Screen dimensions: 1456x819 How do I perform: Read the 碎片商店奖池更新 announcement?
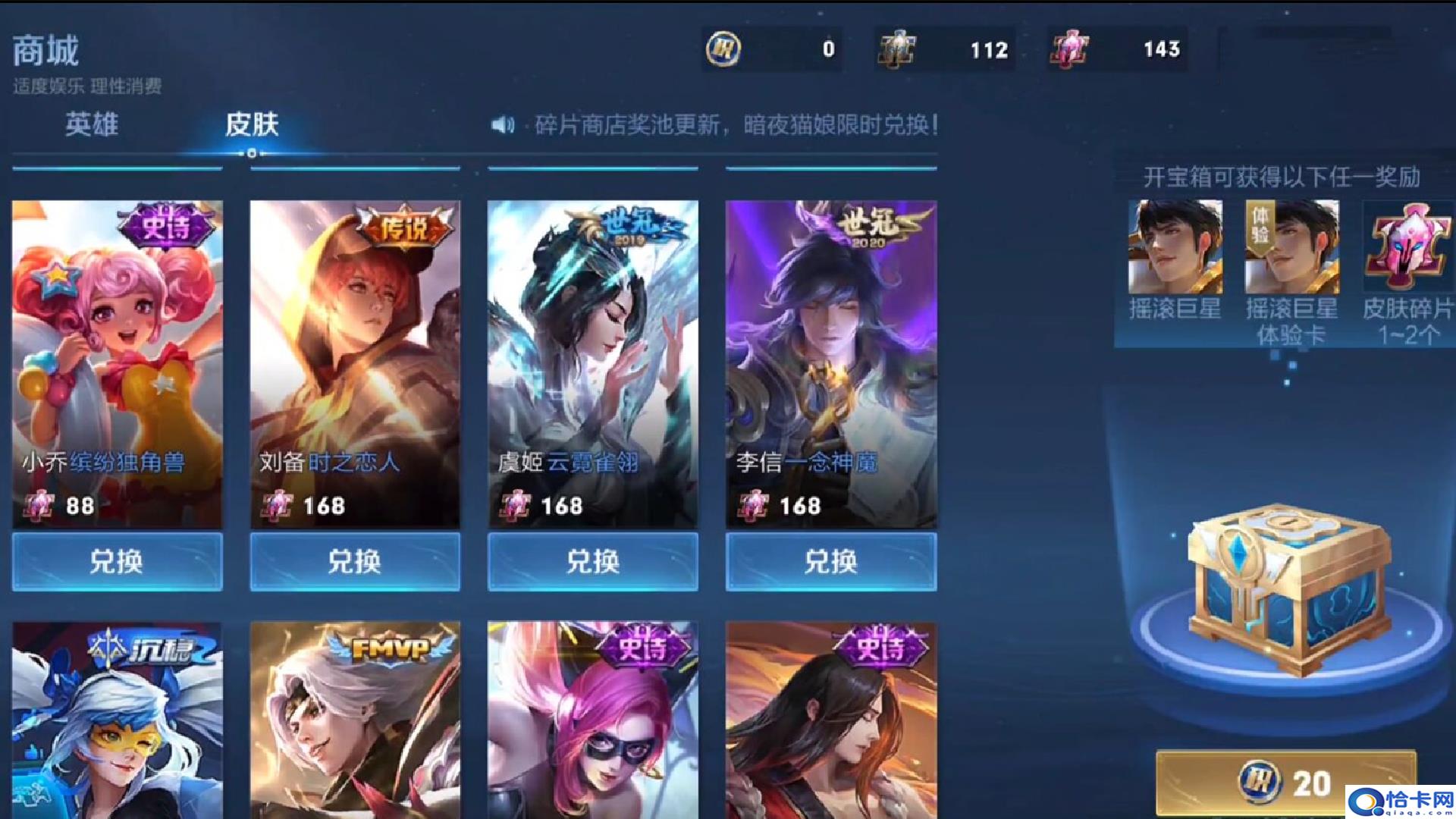[x=736, y=125]
